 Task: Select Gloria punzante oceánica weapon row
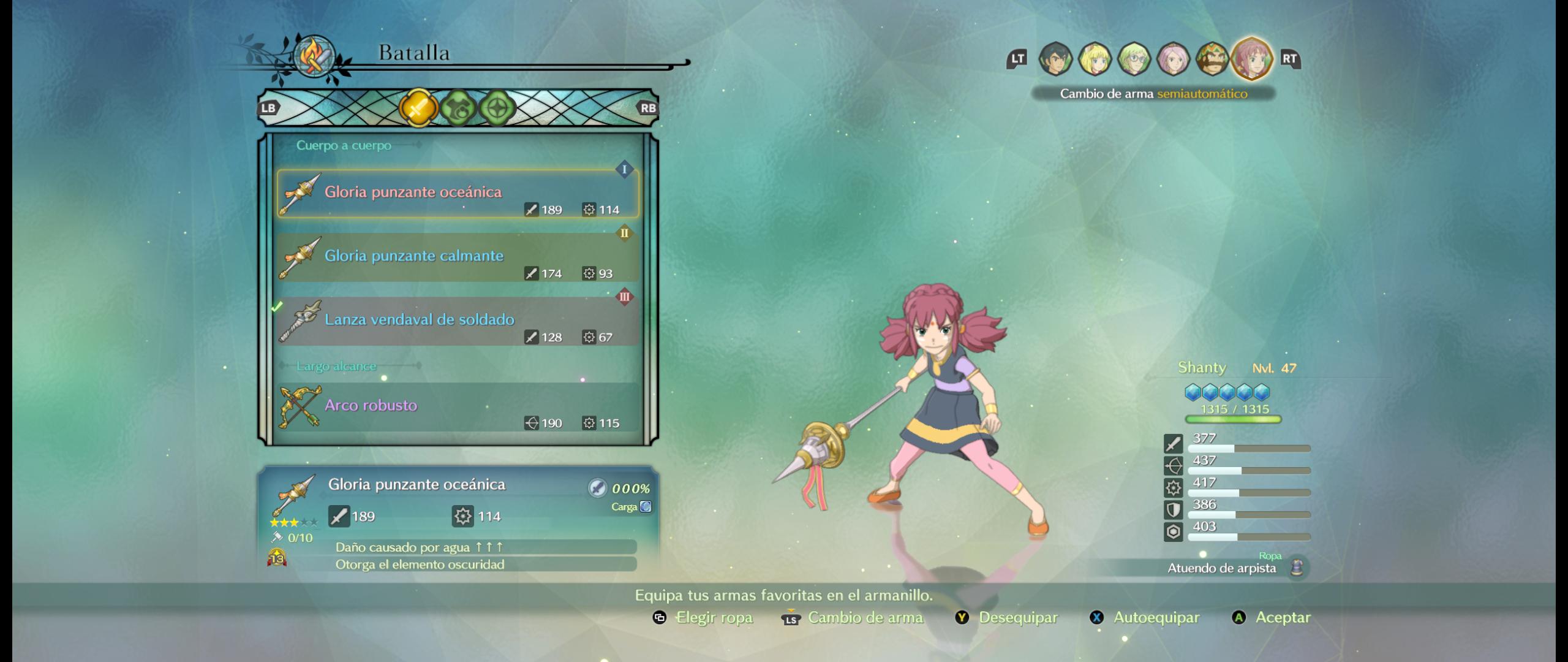pos(458,194)
